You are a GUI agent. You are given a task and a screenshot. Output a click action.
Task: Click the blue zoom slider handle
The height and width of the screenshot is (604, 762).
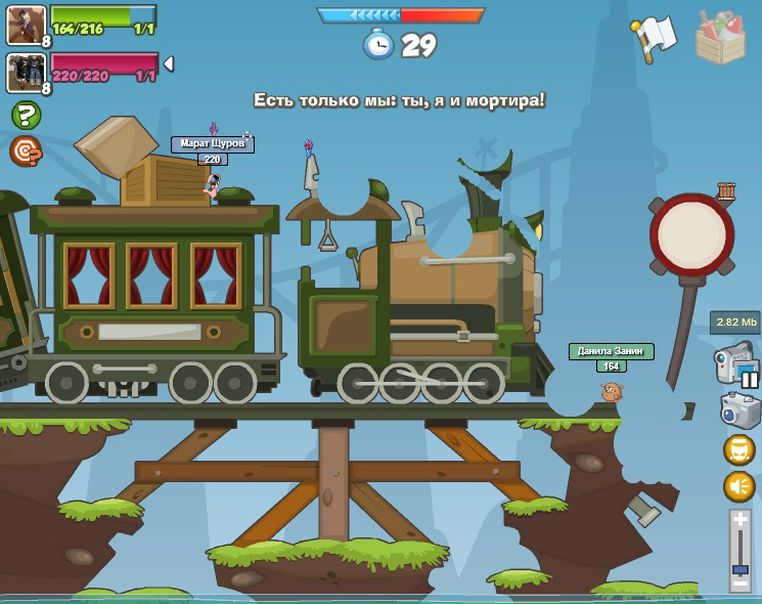coord(739,570)
